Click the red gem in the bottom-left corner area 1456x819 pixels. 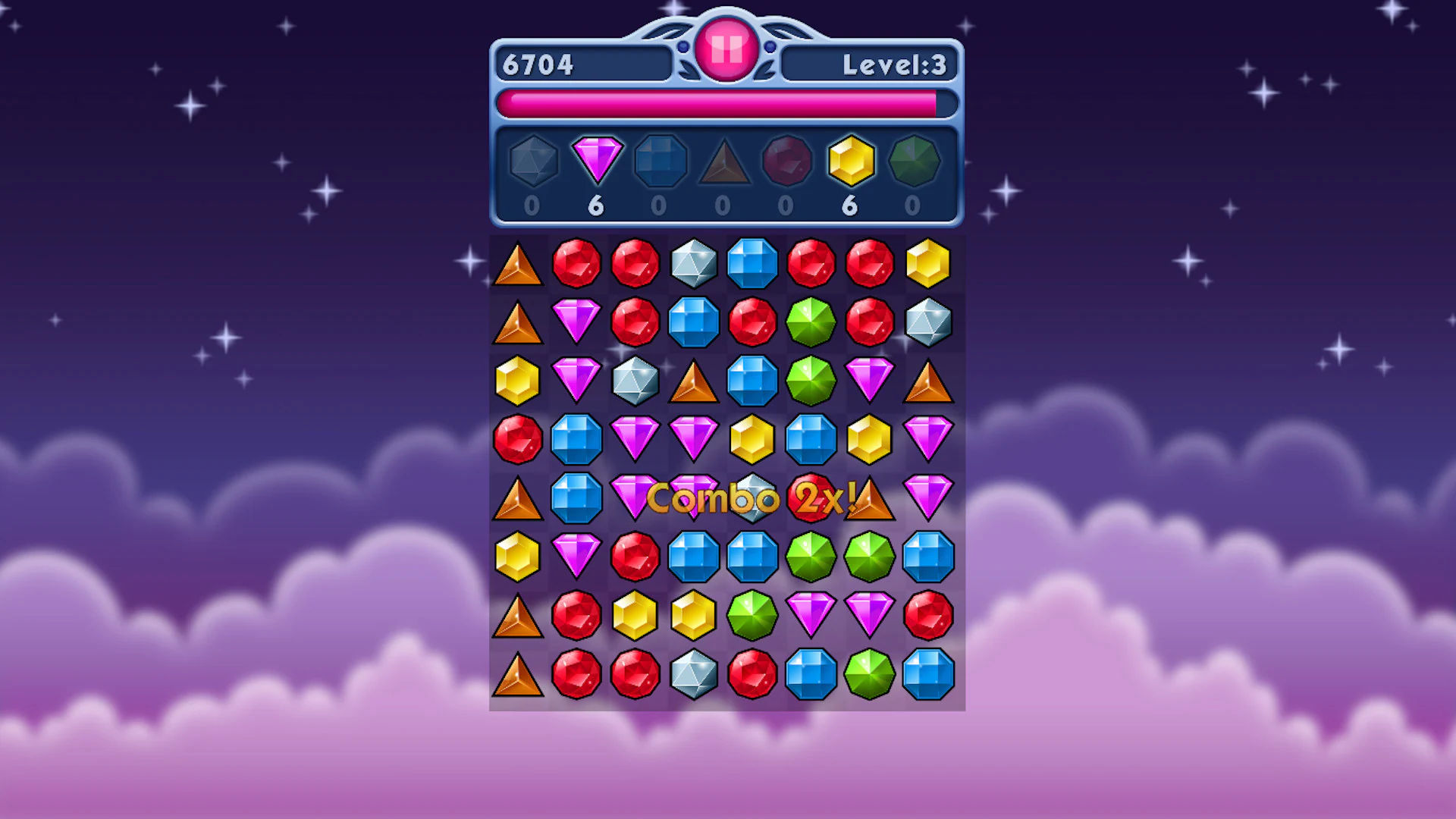(x=576, y=675)
